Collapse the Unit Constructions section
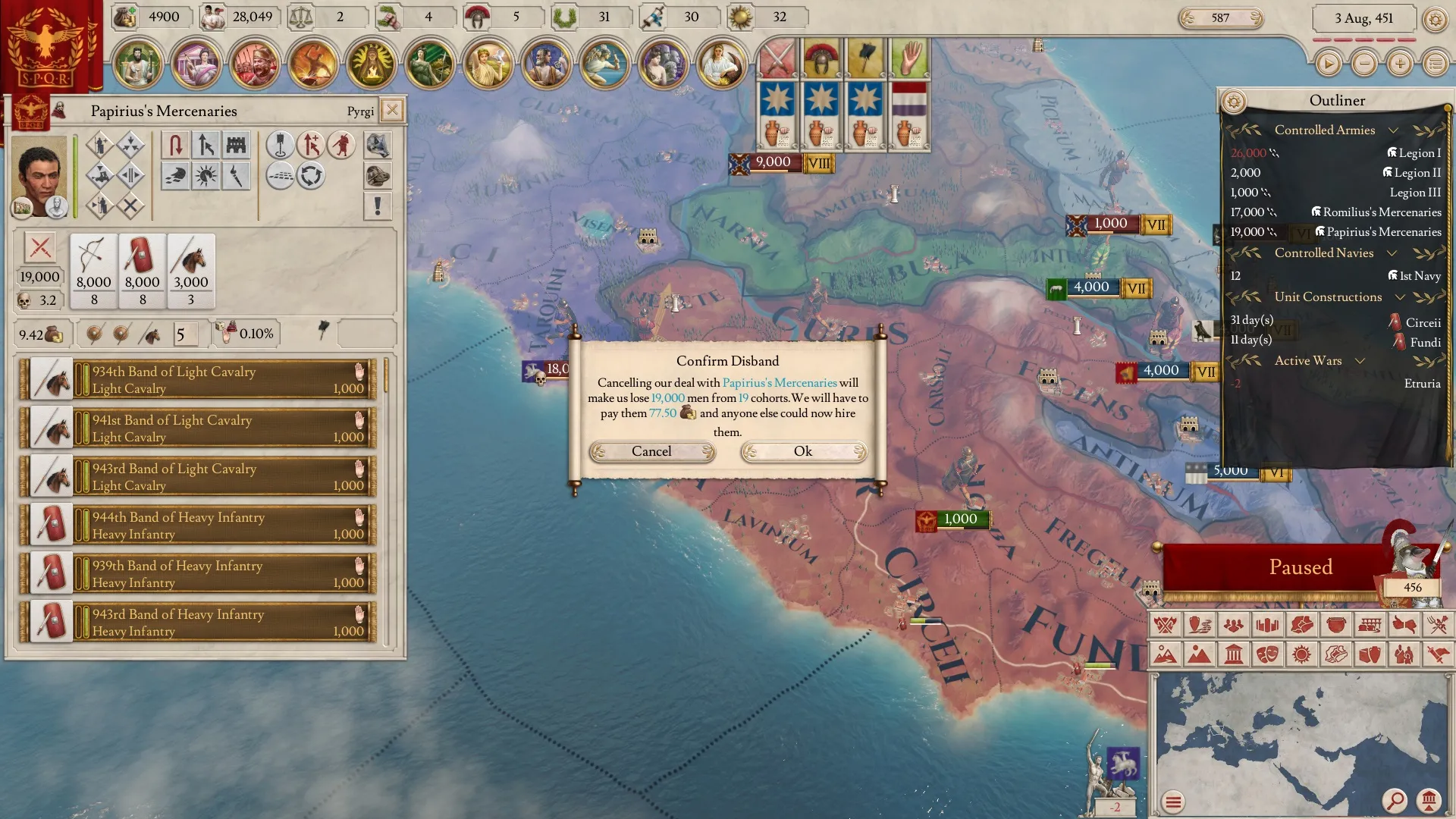This screenshot has height=819, width=1456. [x=1400, y=297]
